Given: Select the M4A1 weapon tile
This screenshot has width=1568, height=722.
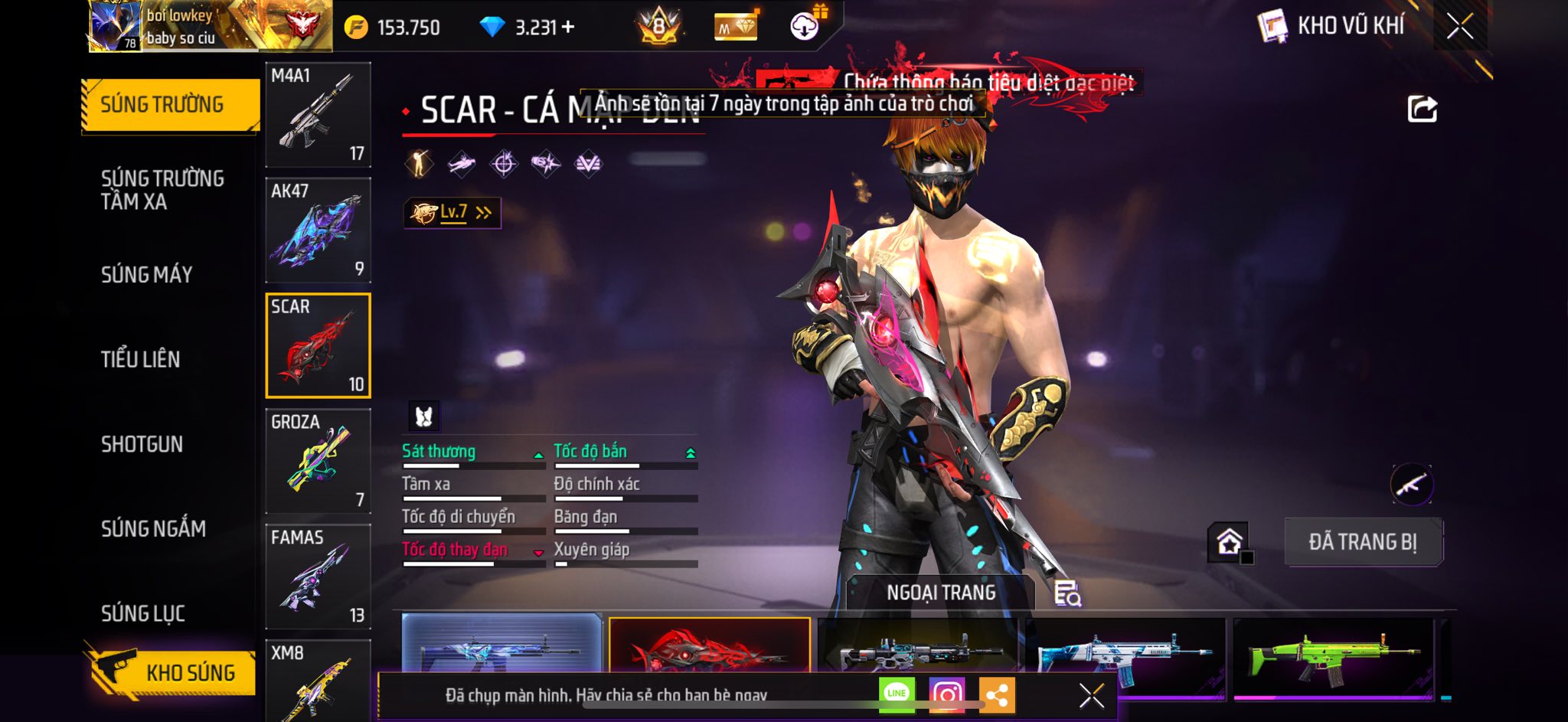Looking at the screenshot, I should [318, 115].
